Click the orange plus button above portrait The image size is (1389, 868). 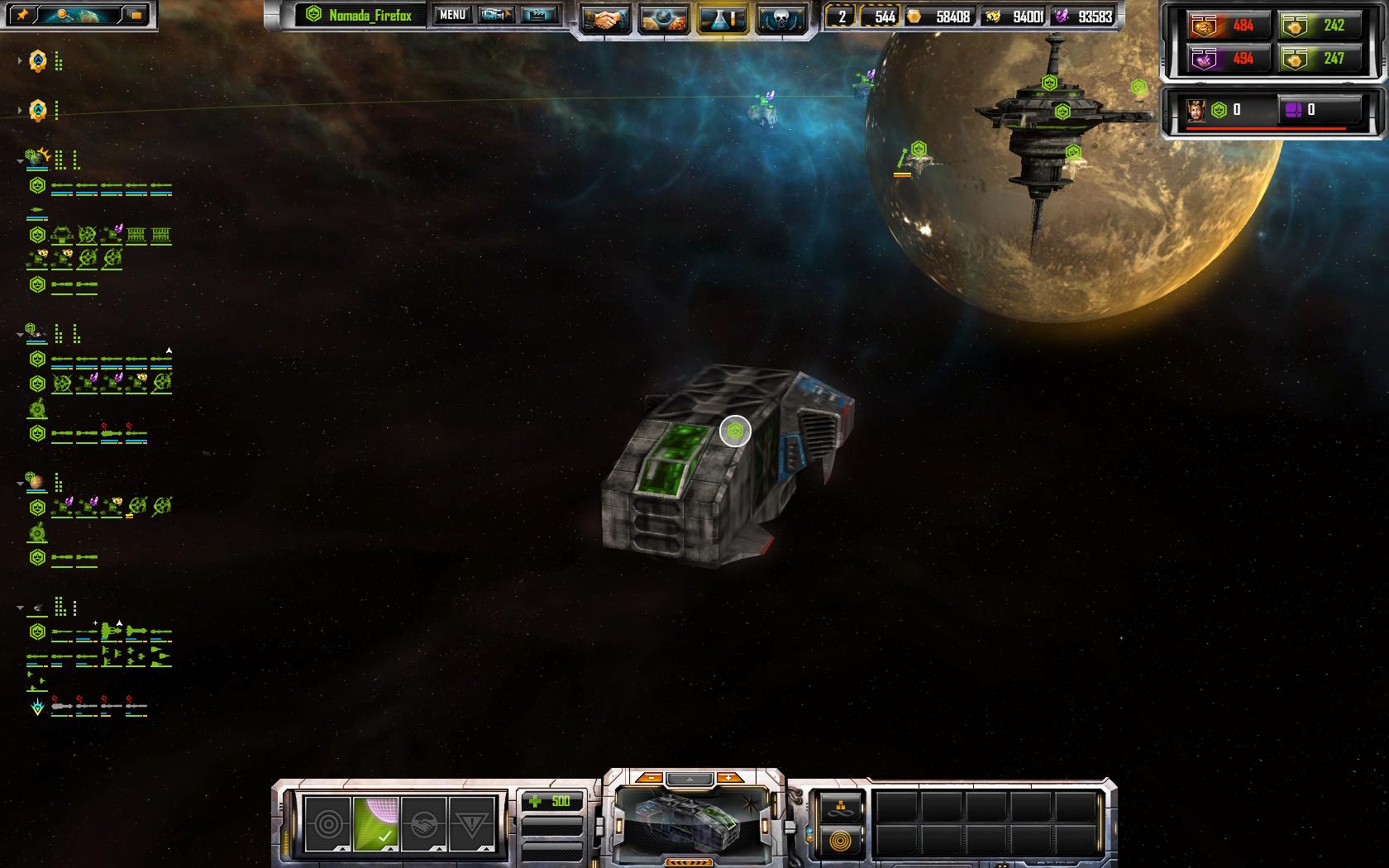pyautogui.click(x=728, y=778)
